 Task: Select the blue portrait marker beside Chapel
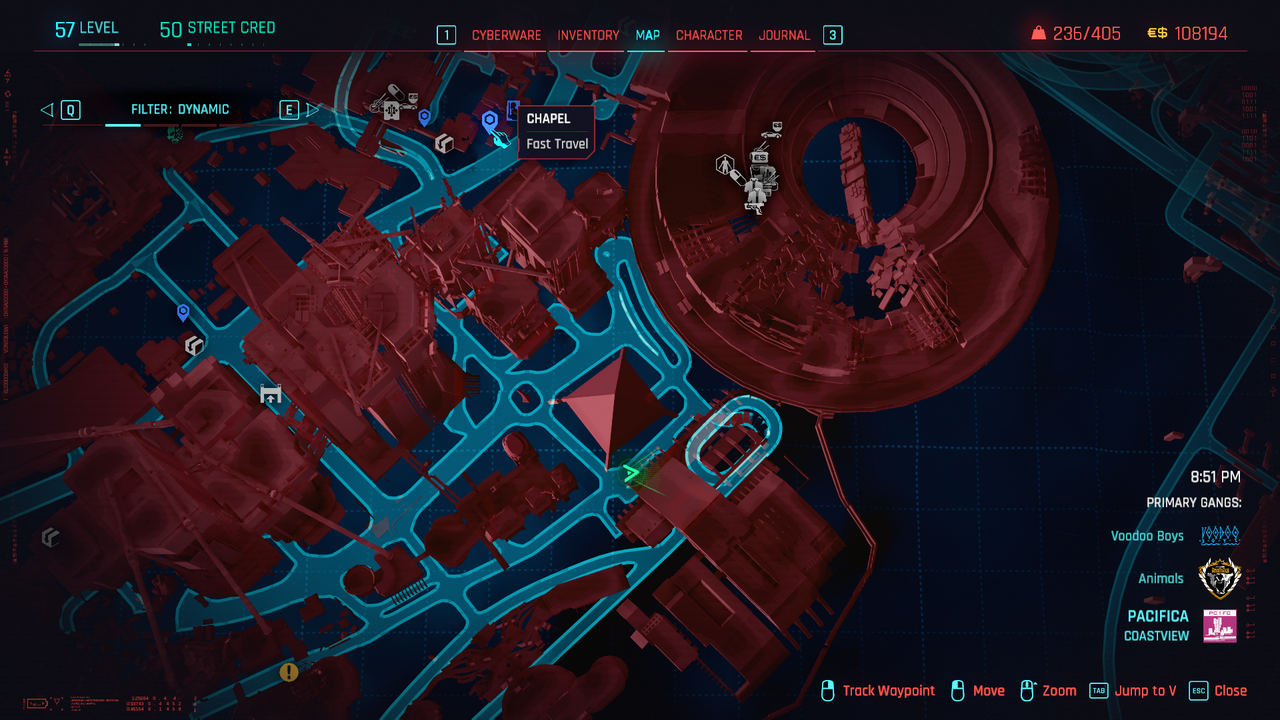[x=513, y=109]
